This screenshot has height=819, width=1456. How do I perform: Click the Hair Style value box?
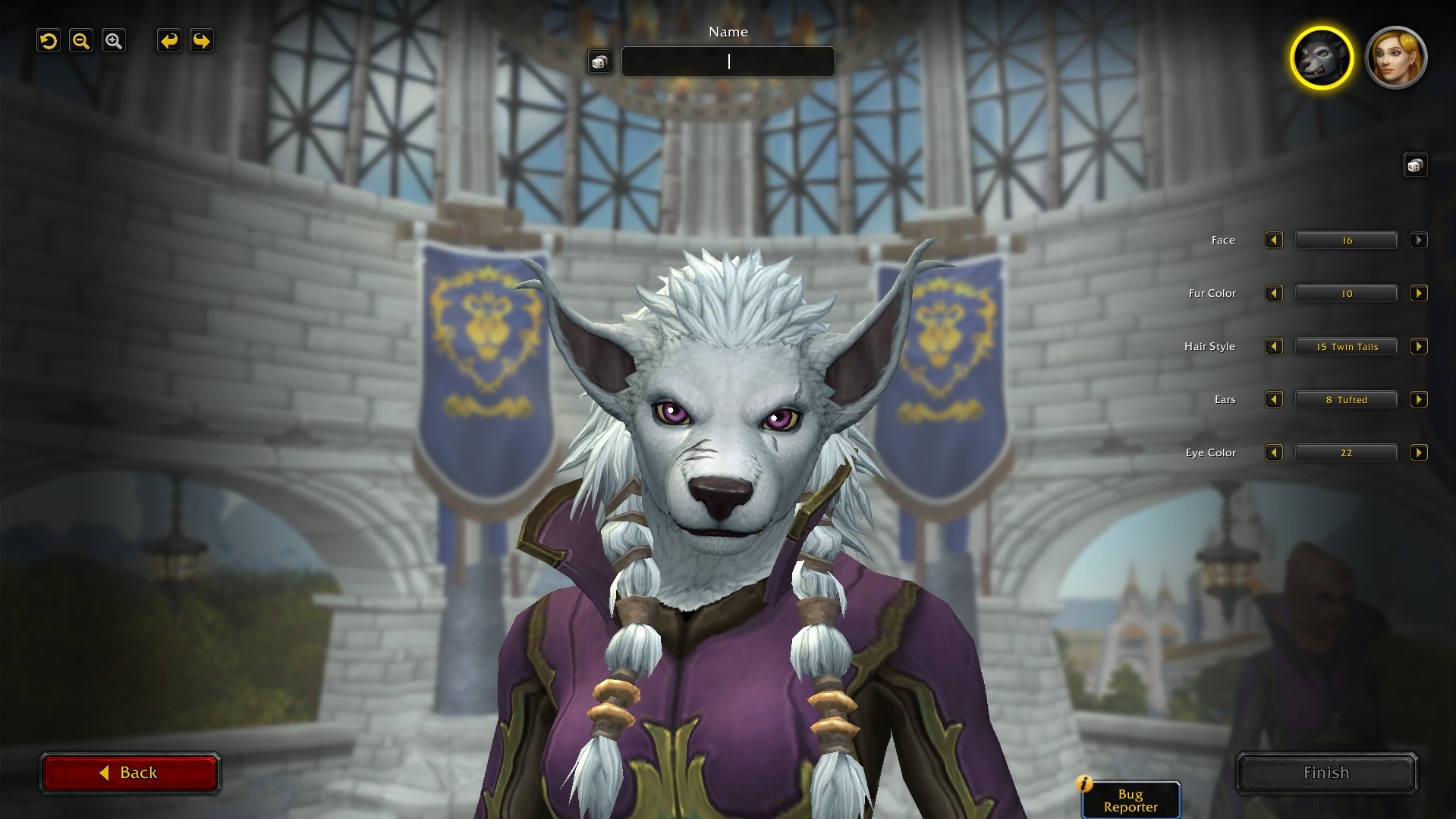(x=1346, y=346)
